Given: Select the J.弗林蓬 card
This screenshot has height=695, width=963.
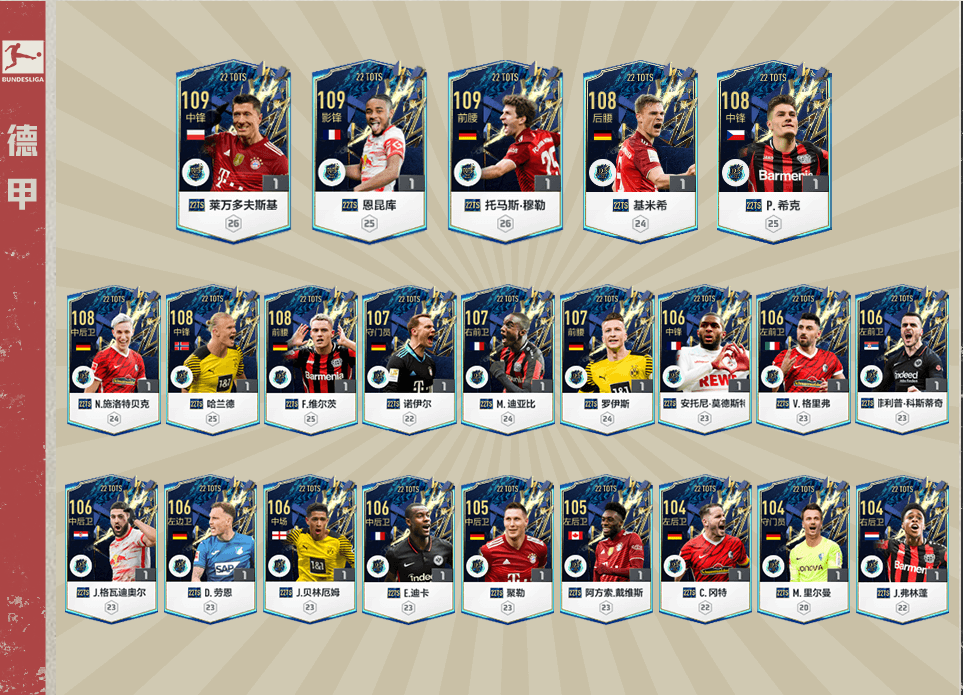Looking at the screenshot, I should coord(901,545).
